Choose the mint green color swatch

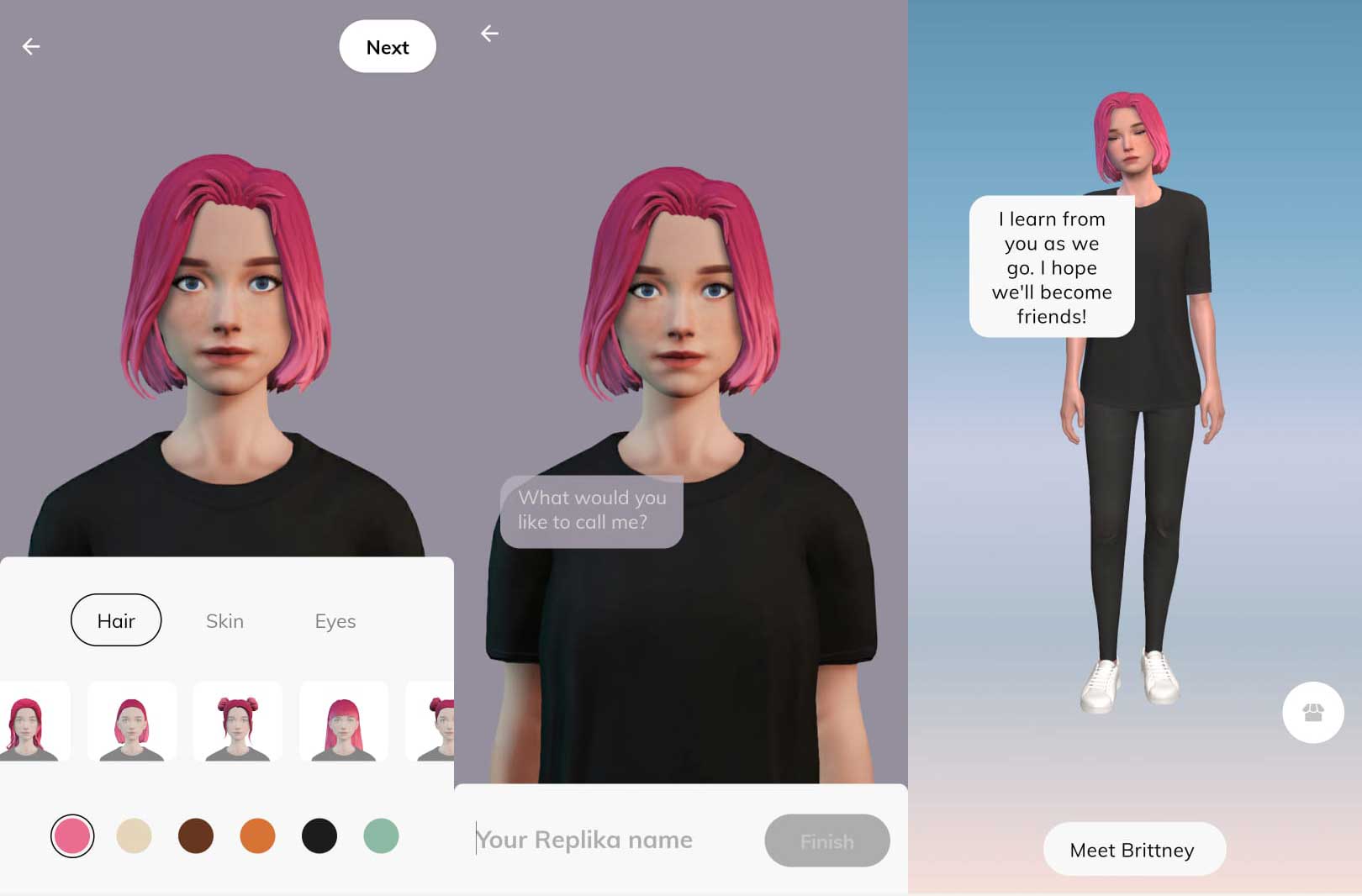[x=380, y=837]
